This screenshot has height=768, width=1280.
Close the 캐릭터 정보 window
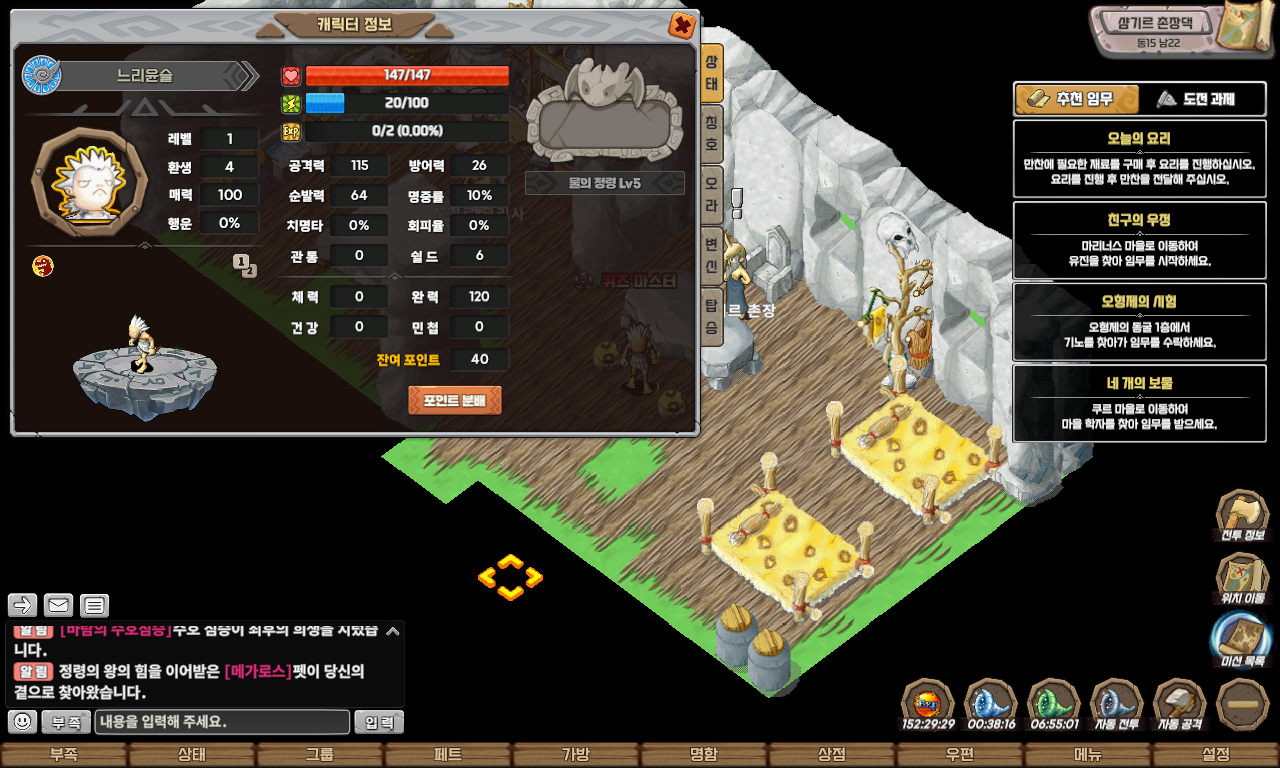pos(682,25)
